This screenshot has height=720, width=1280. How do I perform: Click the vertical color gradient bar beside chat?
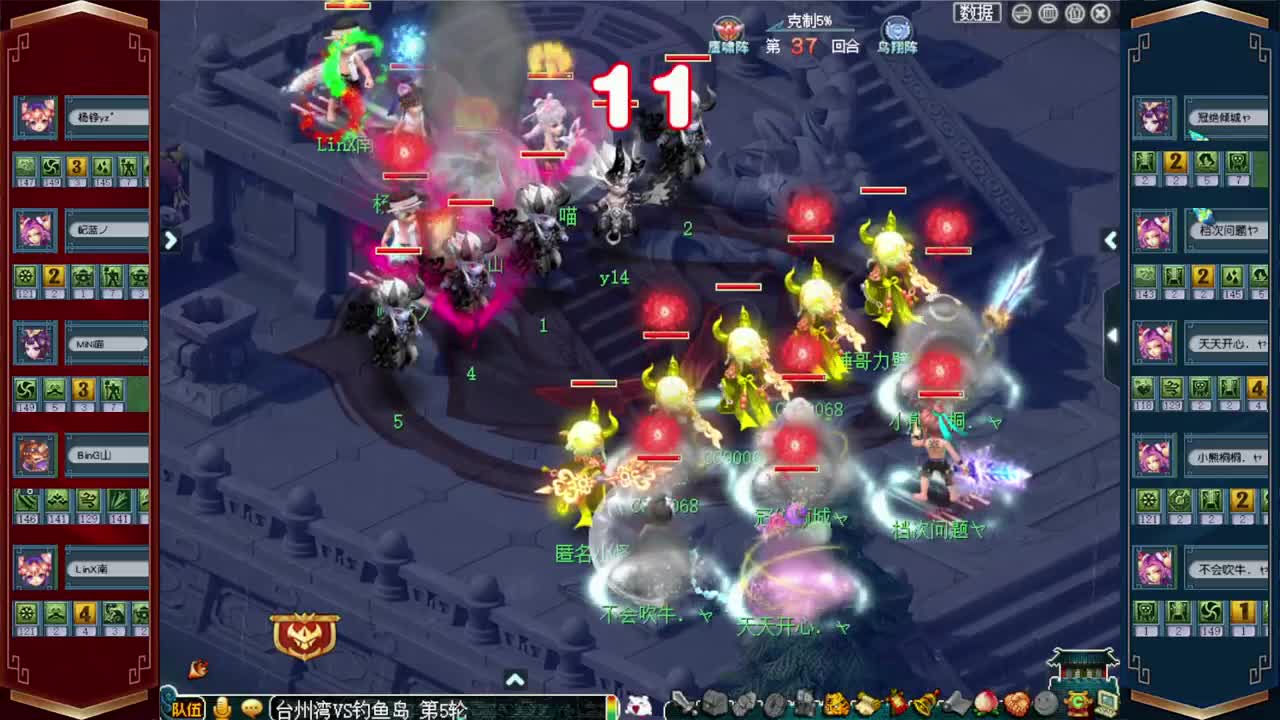pyautogui.click(x=611, y=708)
